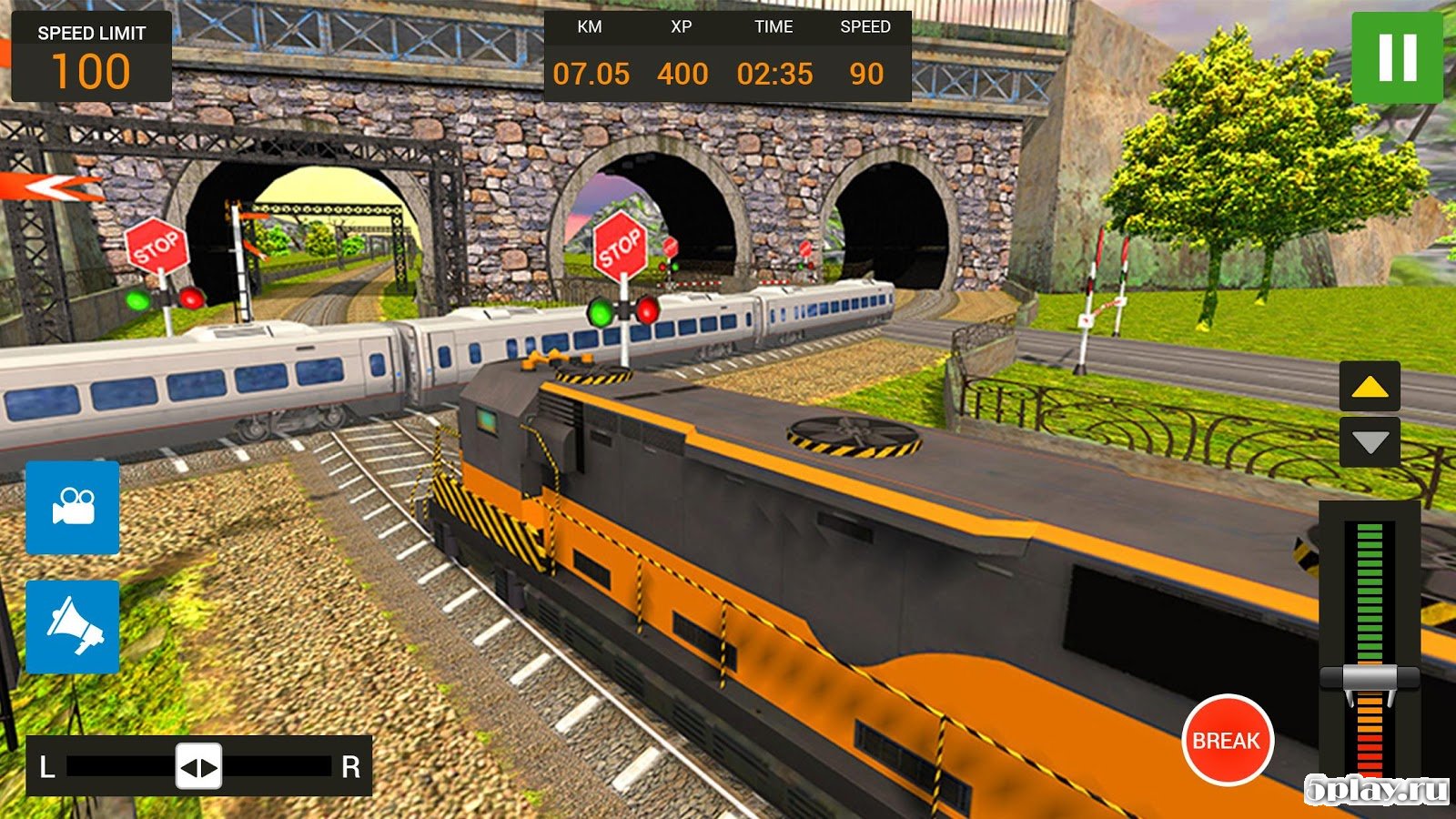
Task: Tap the yellow up arrow button
Action: coord(1370,387)
